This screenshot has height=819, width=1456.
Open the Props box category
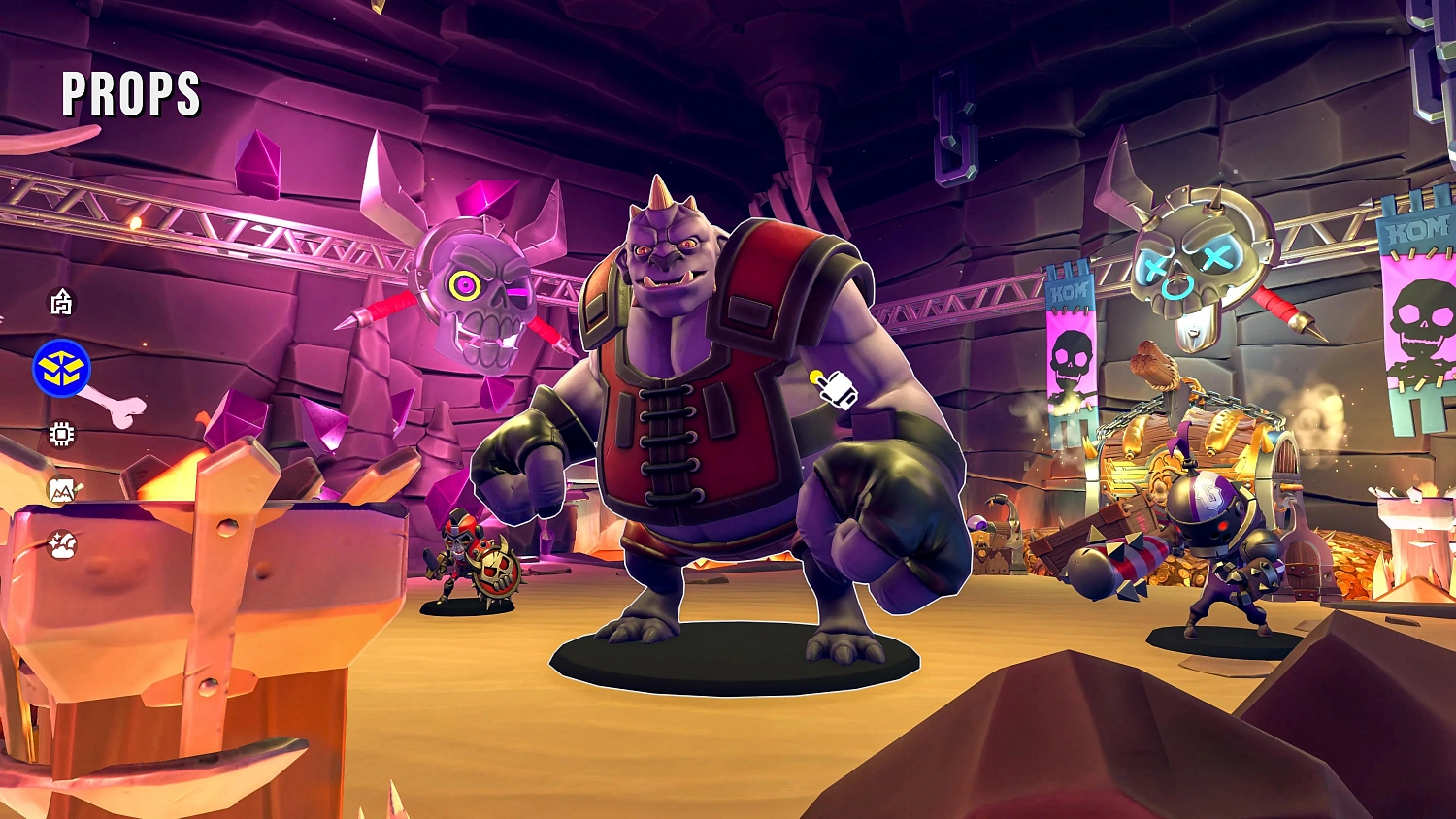click(x=61, y=369)
